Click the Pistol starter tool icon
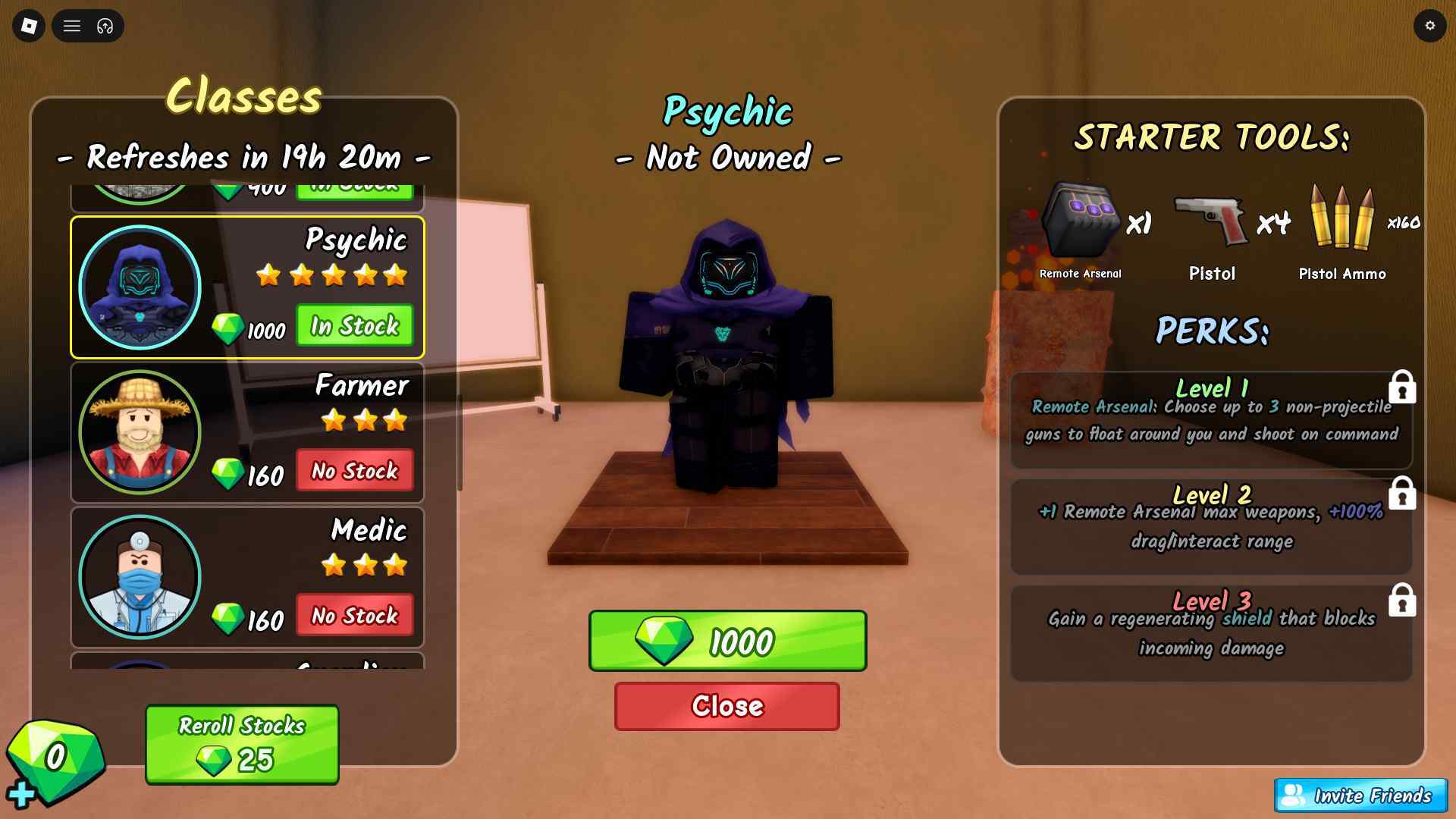 1211,221
